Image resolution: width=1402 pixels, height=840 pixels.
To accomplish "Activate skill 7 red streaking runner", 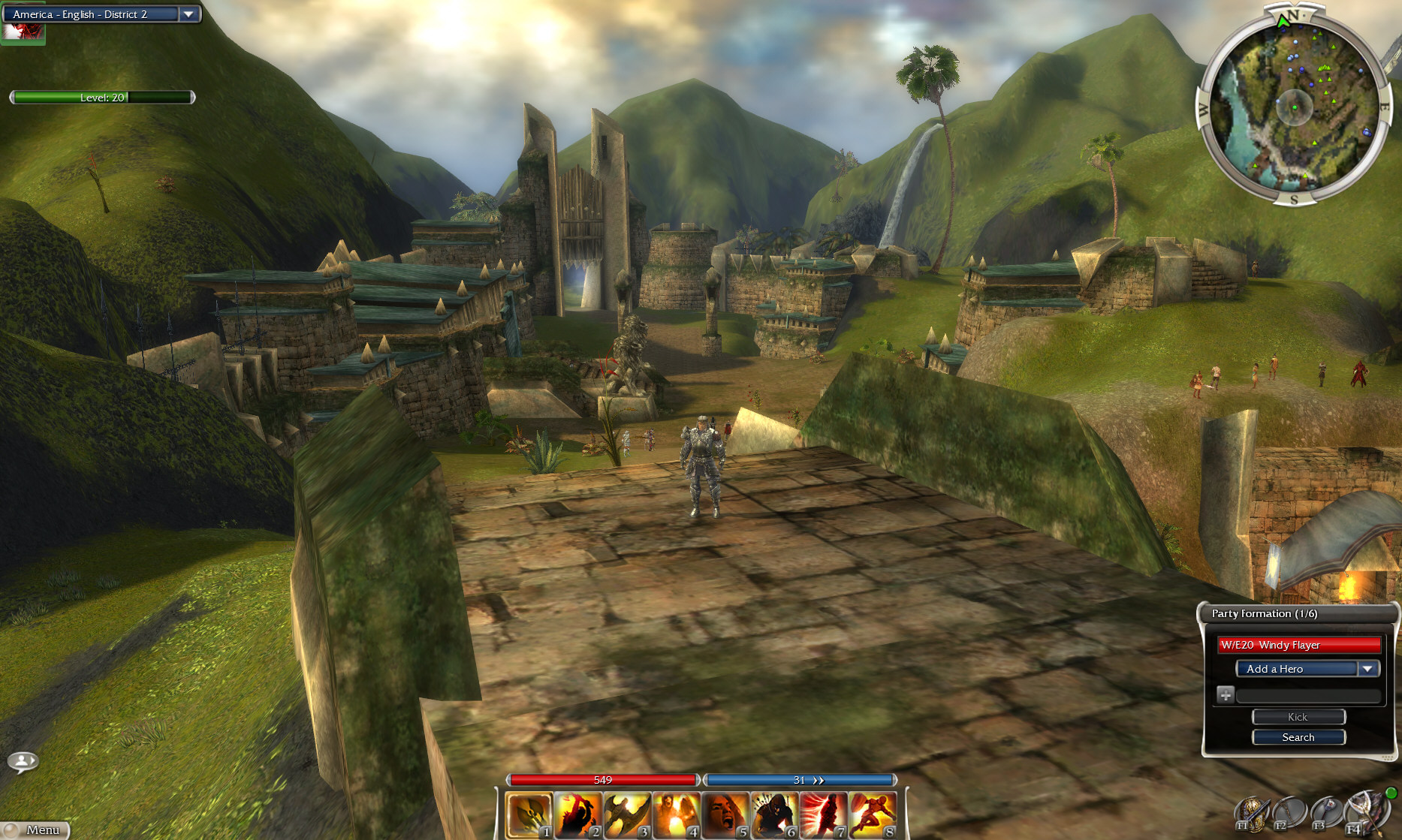I will tap(823, 814).
